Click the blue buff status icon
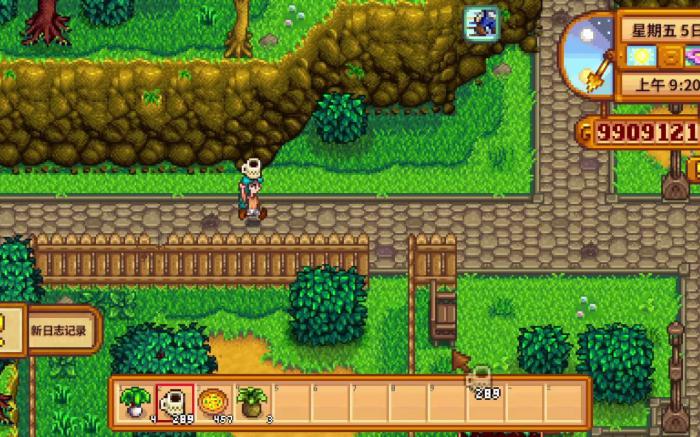Screen dimensions: 700x437 [482, 23]
